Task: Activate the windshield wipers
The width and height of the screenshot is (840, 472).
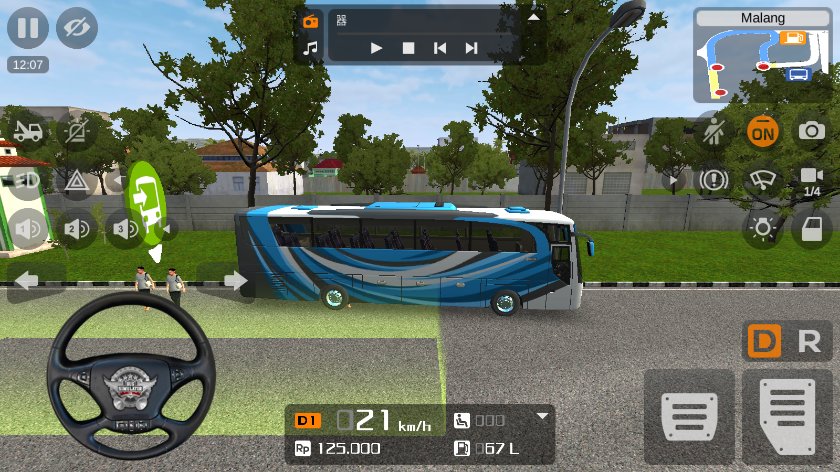Action: (x=763, y=180)
